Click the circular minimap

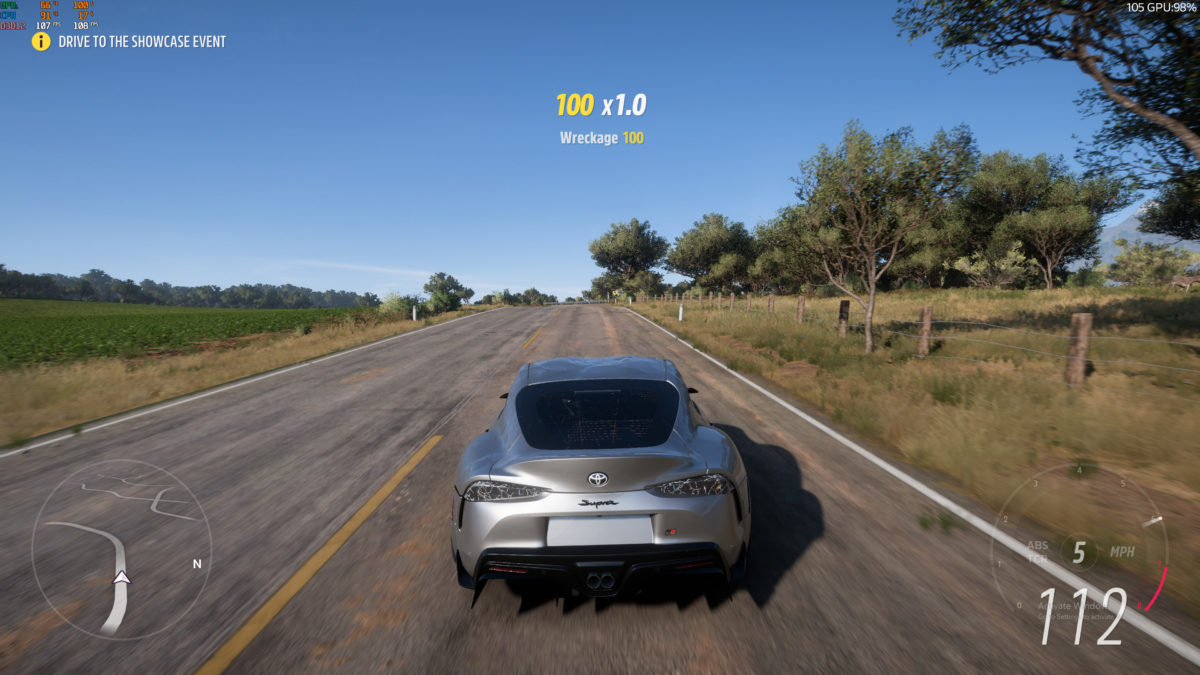point(121,549)
